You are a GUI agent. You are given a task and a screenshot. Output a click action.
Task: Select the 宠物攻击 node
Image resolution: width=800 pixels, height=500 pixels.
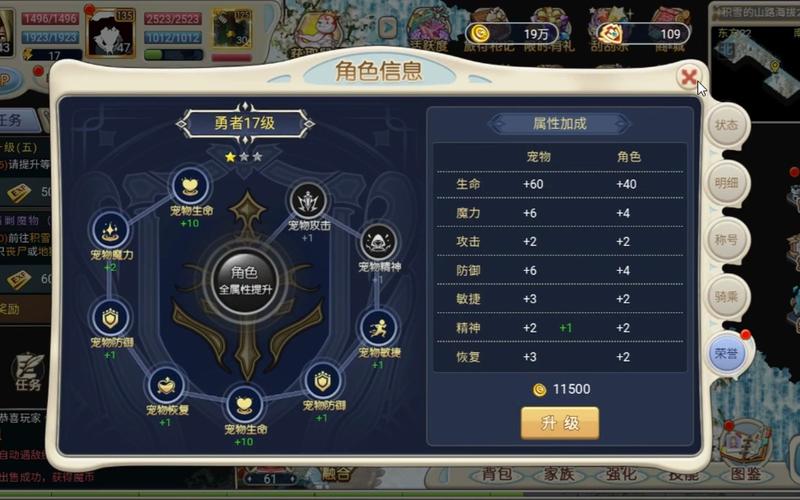(x=308, y=201)
